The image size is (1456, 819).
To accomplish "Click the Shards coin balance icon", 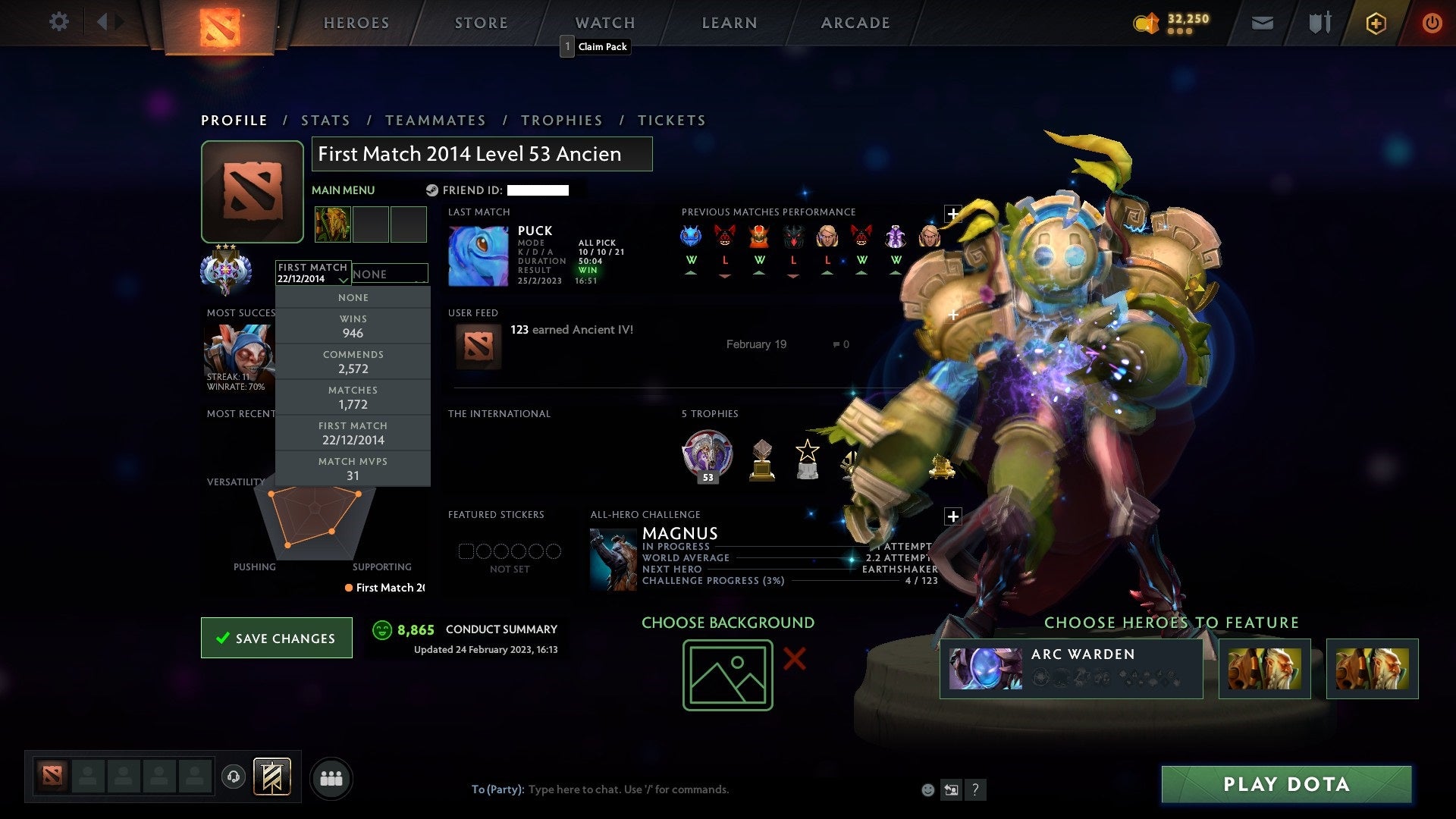I will click(1147, 23).
